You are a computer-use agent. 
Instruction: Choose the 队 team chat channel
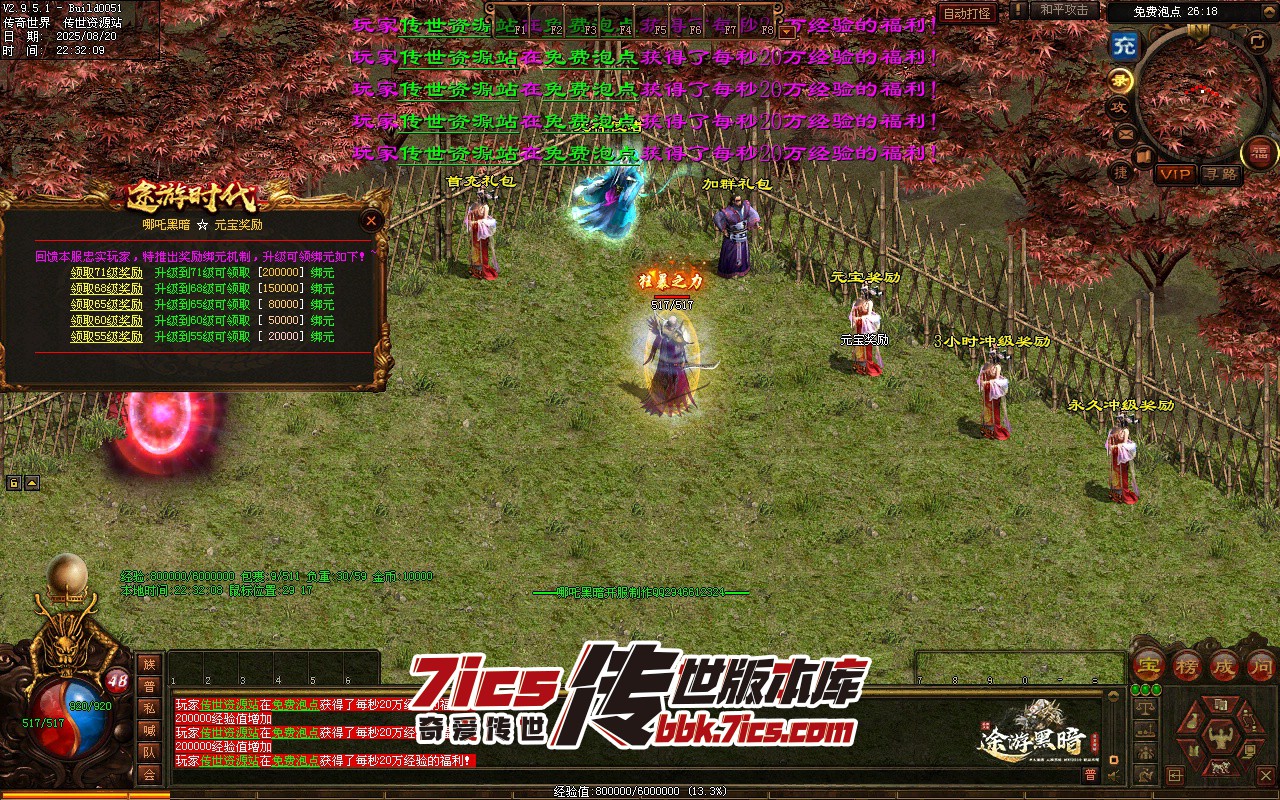pyautogui.click(x=149, y=752)
